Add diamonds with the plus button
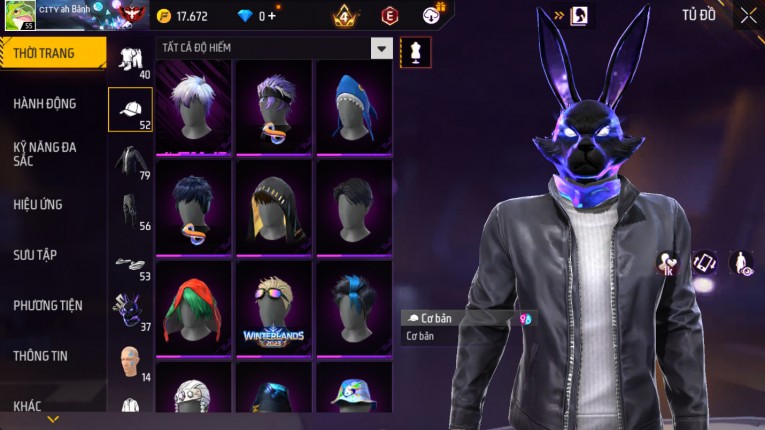Screen dimensions: 765x430 [271, 16]
